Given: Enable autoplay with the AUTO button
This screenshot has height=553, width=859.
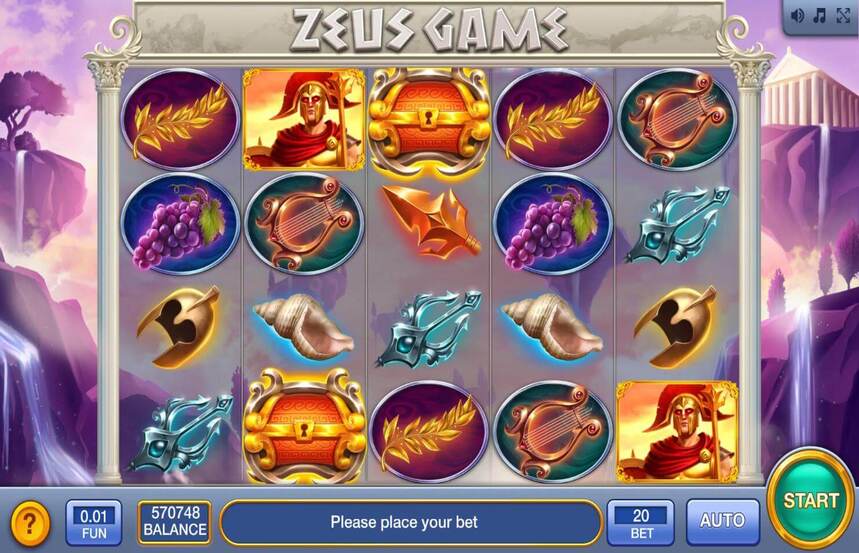Looking at the screenshot, I should (x=722, y=521).
